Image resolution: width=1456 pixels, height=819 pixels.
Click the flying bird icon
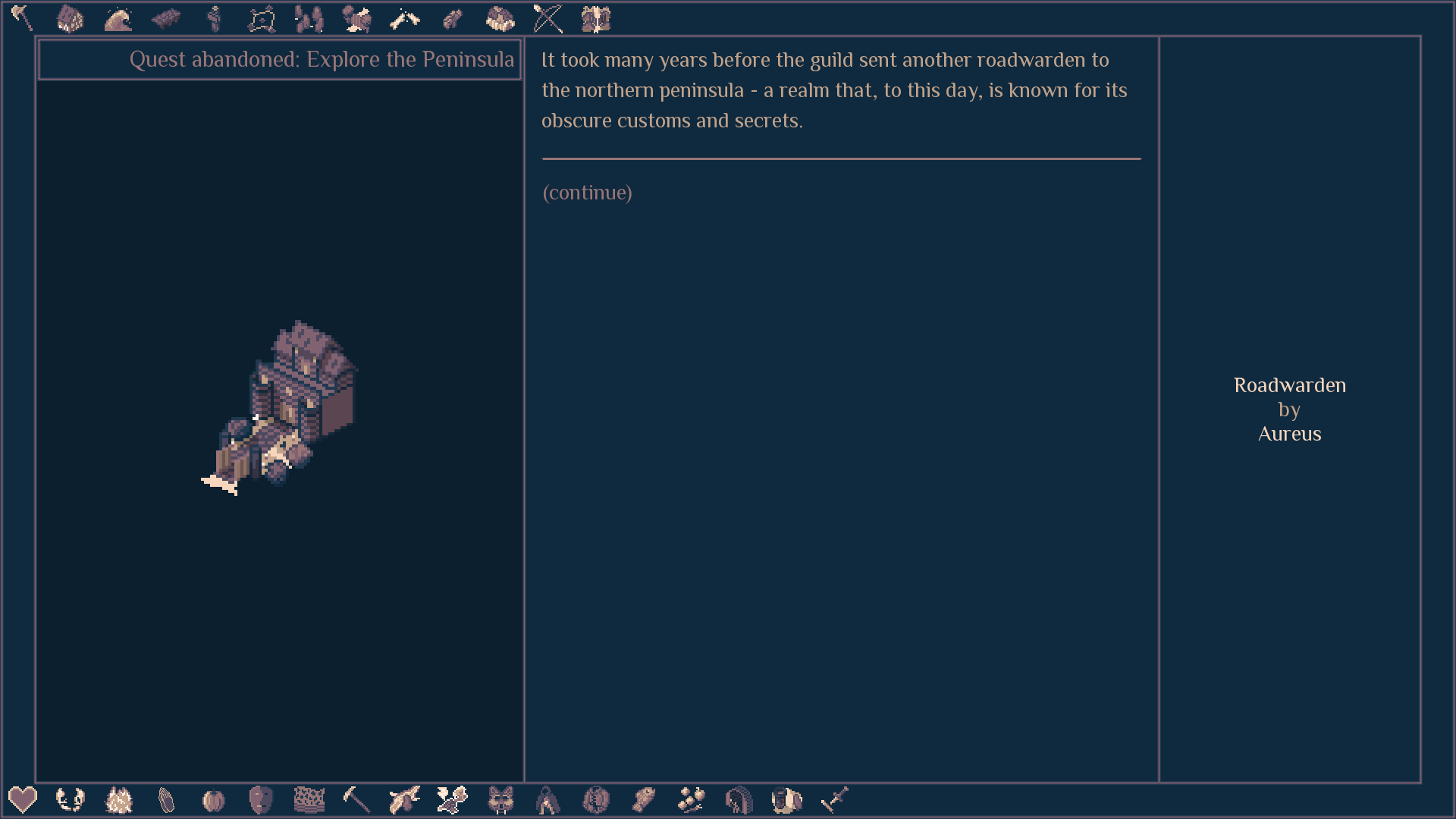click(x=404, y=800)
